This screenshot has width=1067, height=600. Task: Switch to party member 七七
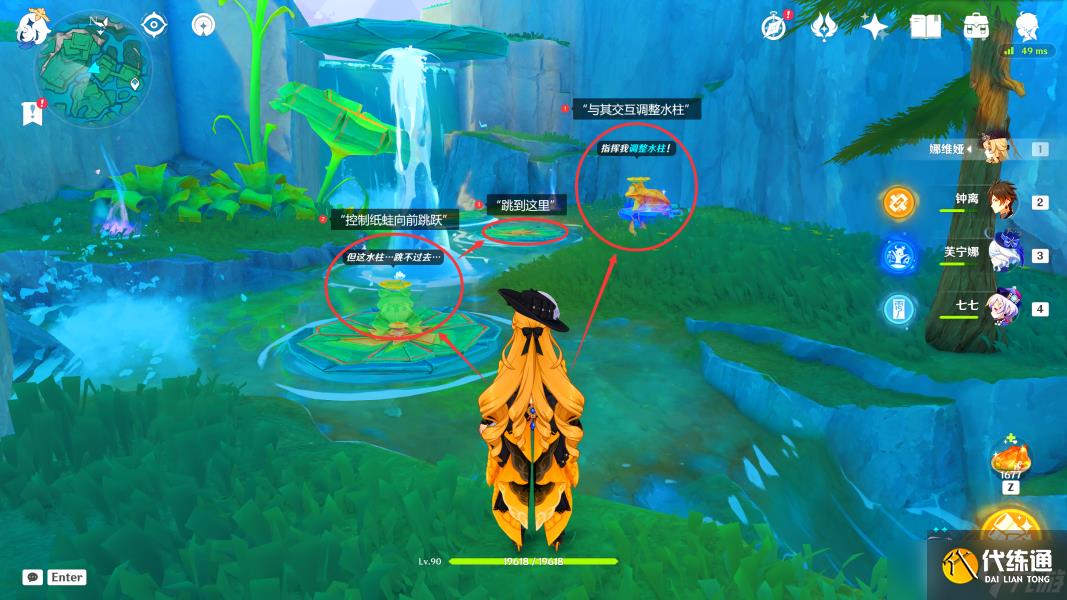[1002, 307]
